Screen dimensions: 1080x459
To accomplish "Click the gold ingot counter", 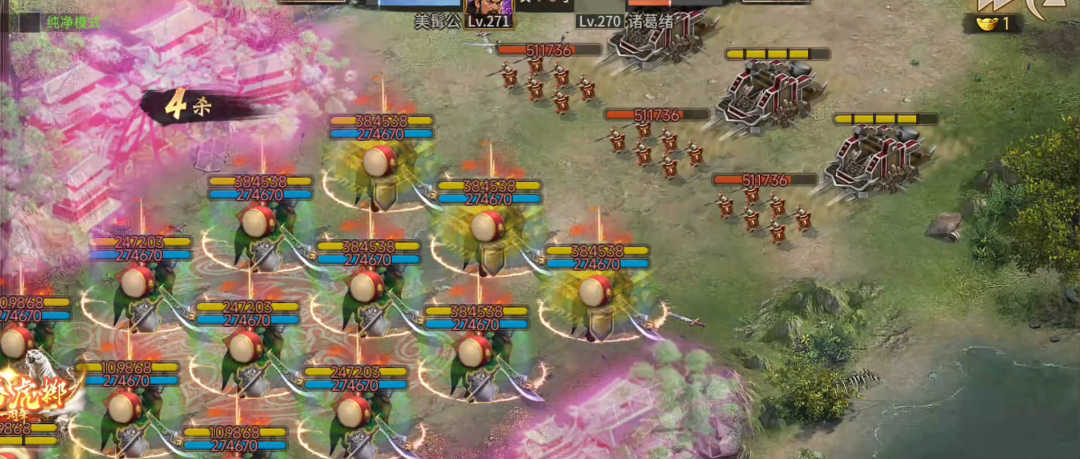I will click(x=992, y=24).
